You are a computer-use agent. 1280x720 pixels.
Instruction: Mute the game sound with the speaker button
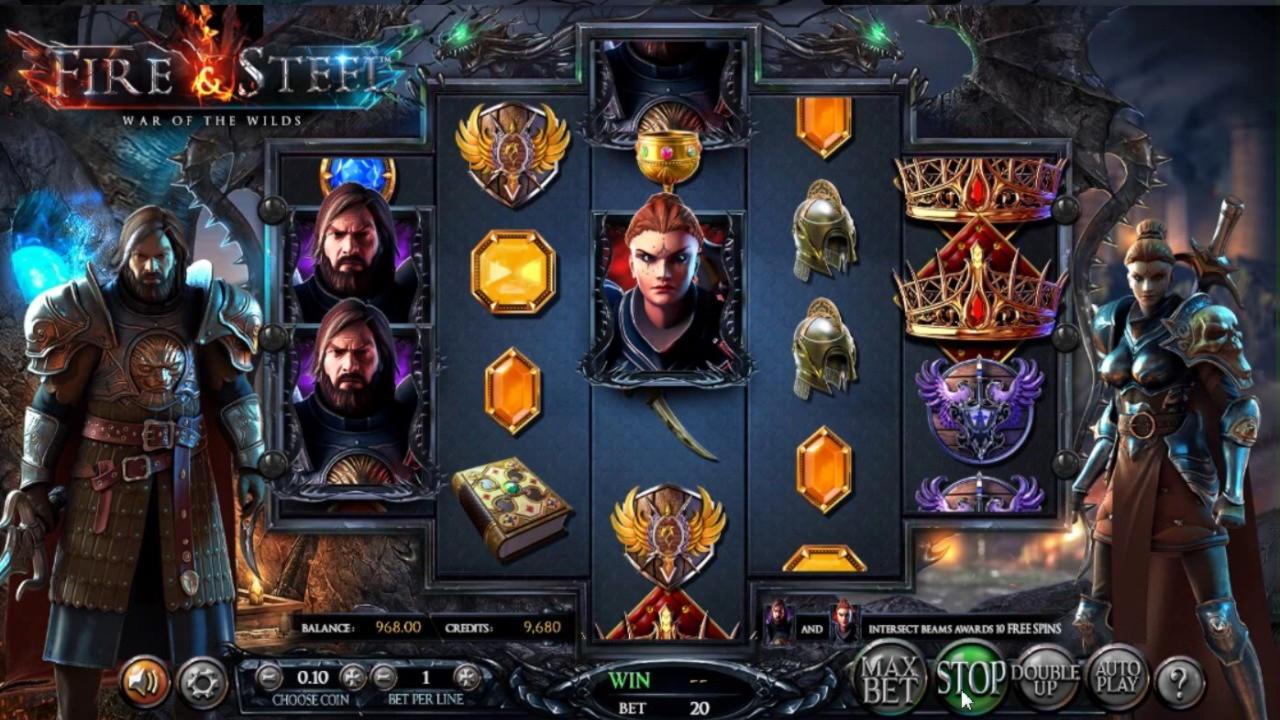coord(145,682)
